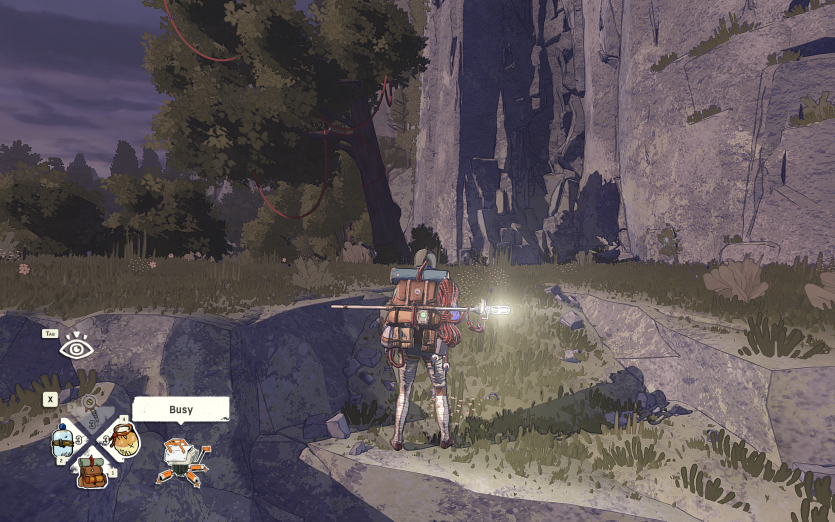This screenshot has width=835, height=522.
Task: Select the backpack slot in the item wheel
Action: click(93, 470)
